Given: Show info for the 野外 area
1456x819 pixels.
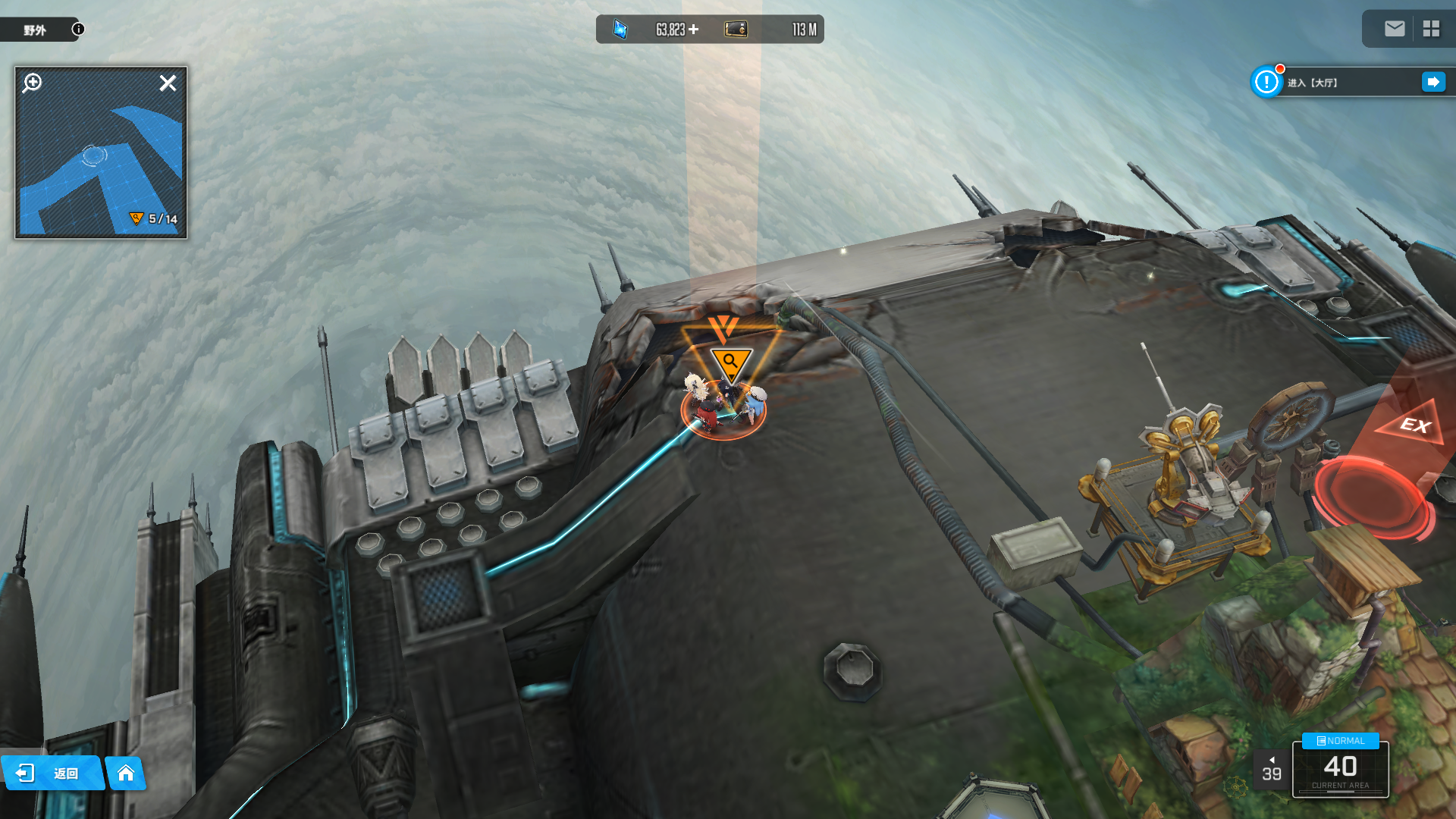Looking at the screenshot, I should coord(78,29).
